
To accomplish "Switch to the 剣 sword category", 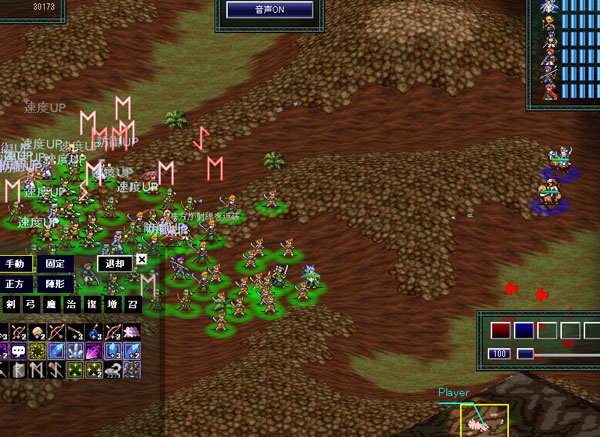I will click(x=11, y=305).
